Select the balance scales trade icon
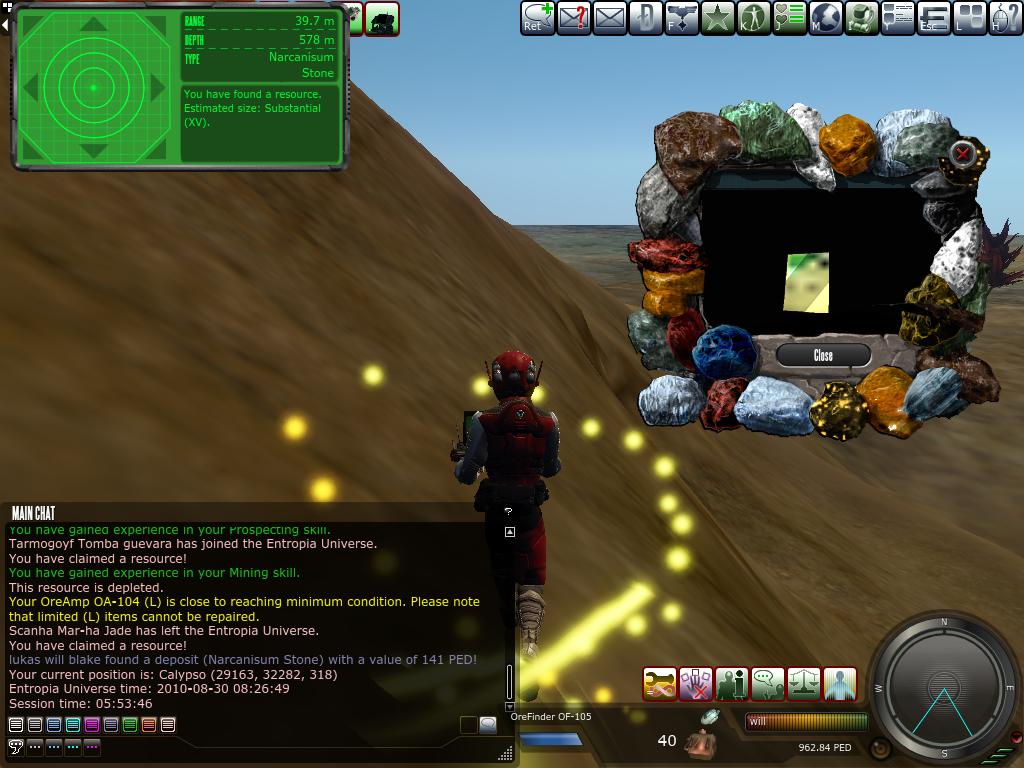 pos(804,684)
